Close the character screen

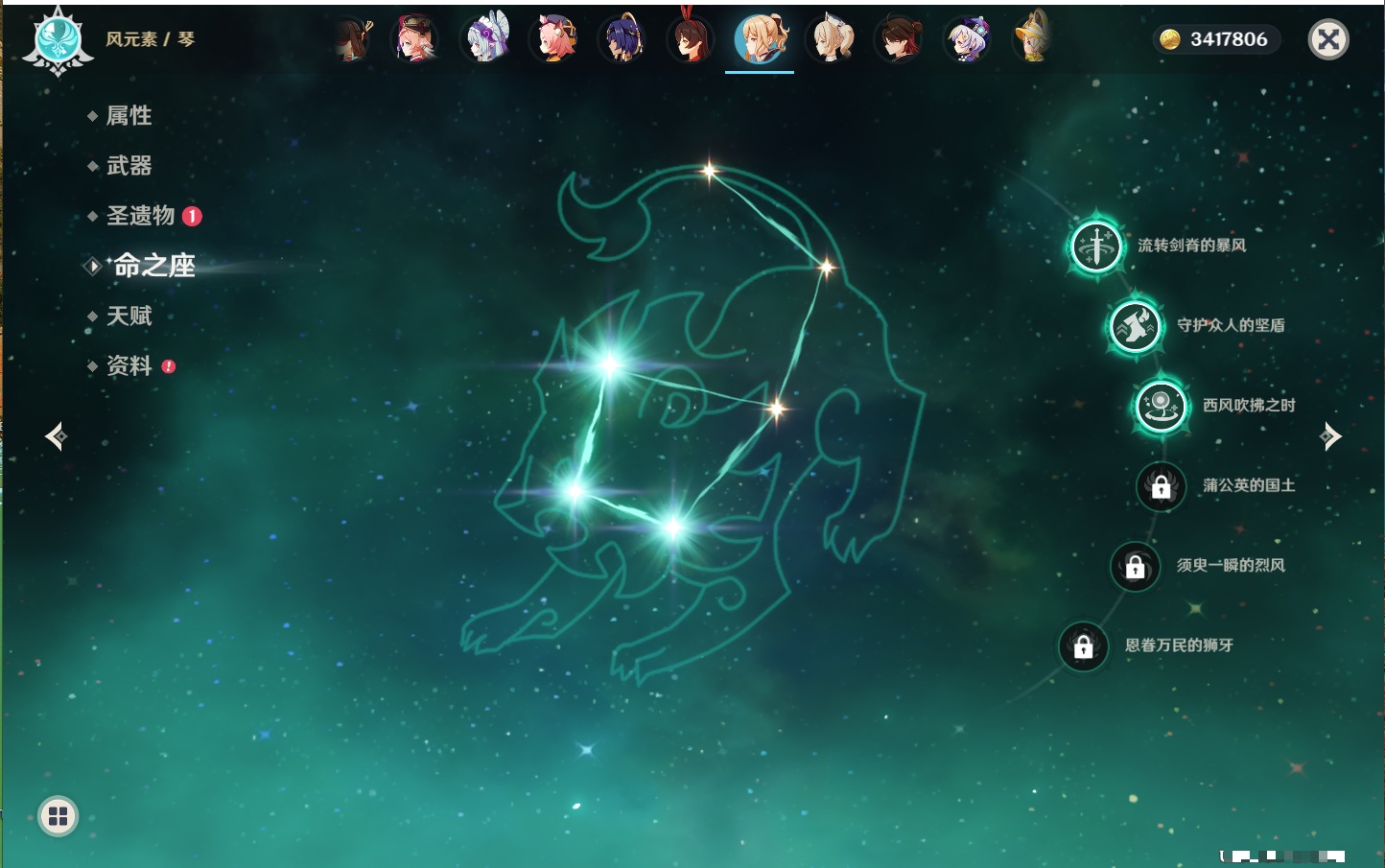(1328, 39)
